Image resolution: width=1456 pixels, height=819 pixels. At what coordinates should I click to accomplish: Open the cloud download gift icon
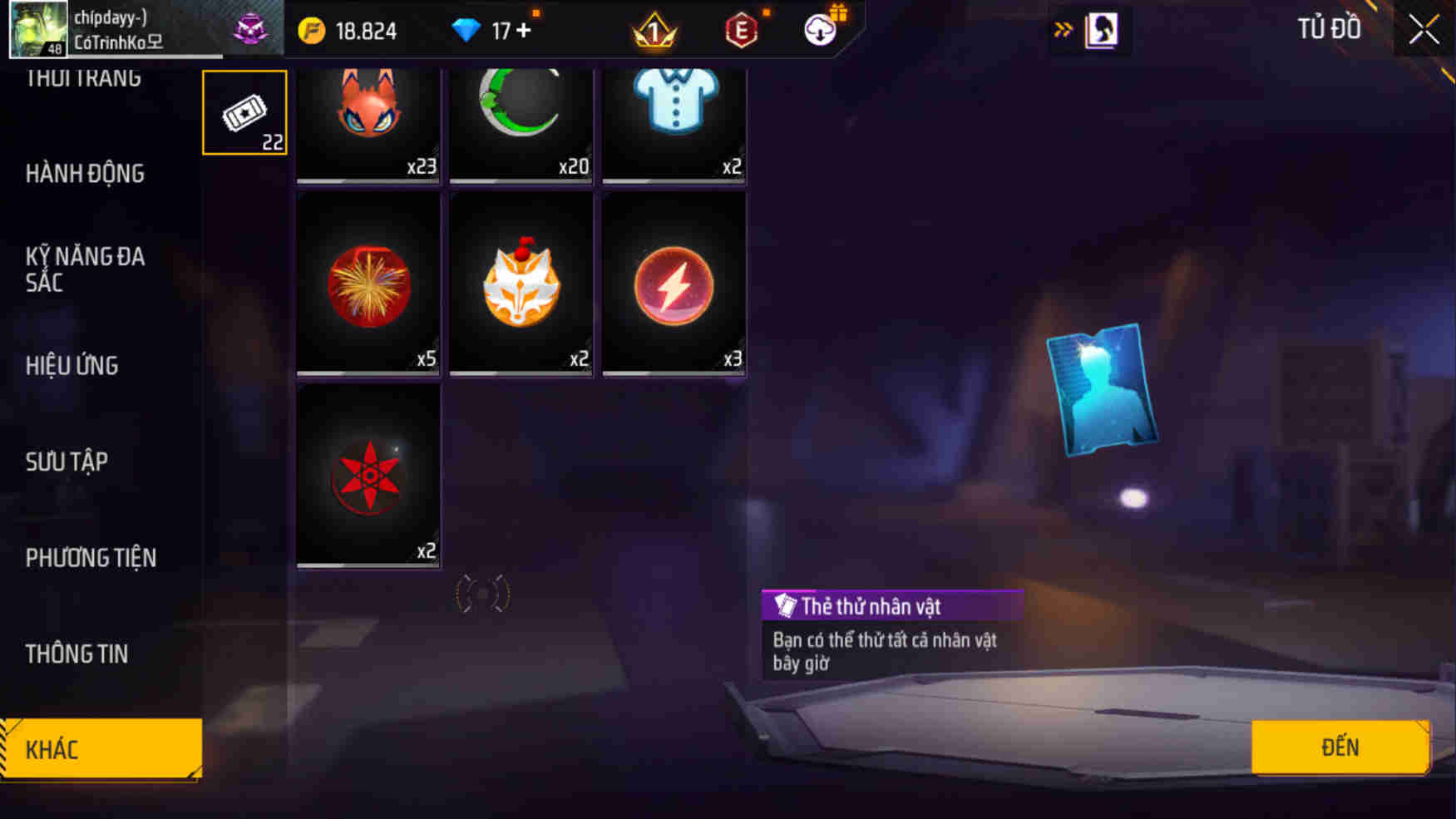tap(819, 32)
